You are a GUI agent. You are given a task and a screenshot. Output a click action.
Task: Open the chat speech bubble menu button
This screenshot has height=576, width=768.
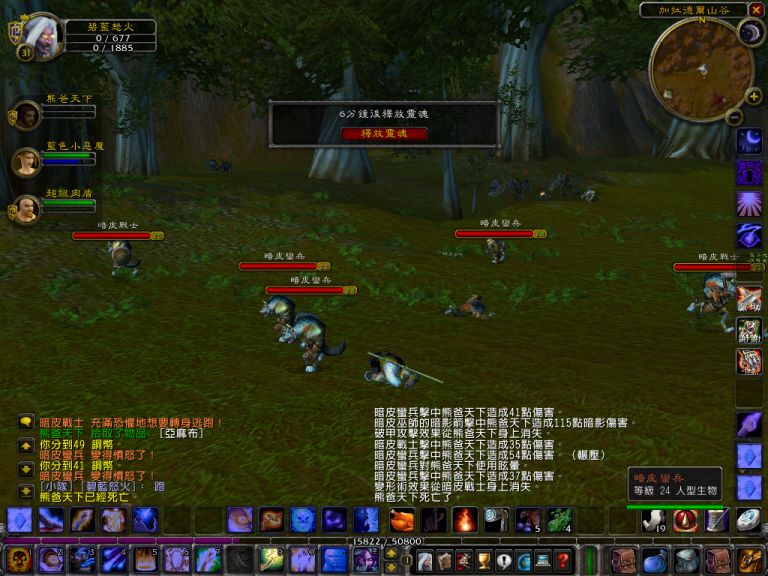(x=26, y=423)
